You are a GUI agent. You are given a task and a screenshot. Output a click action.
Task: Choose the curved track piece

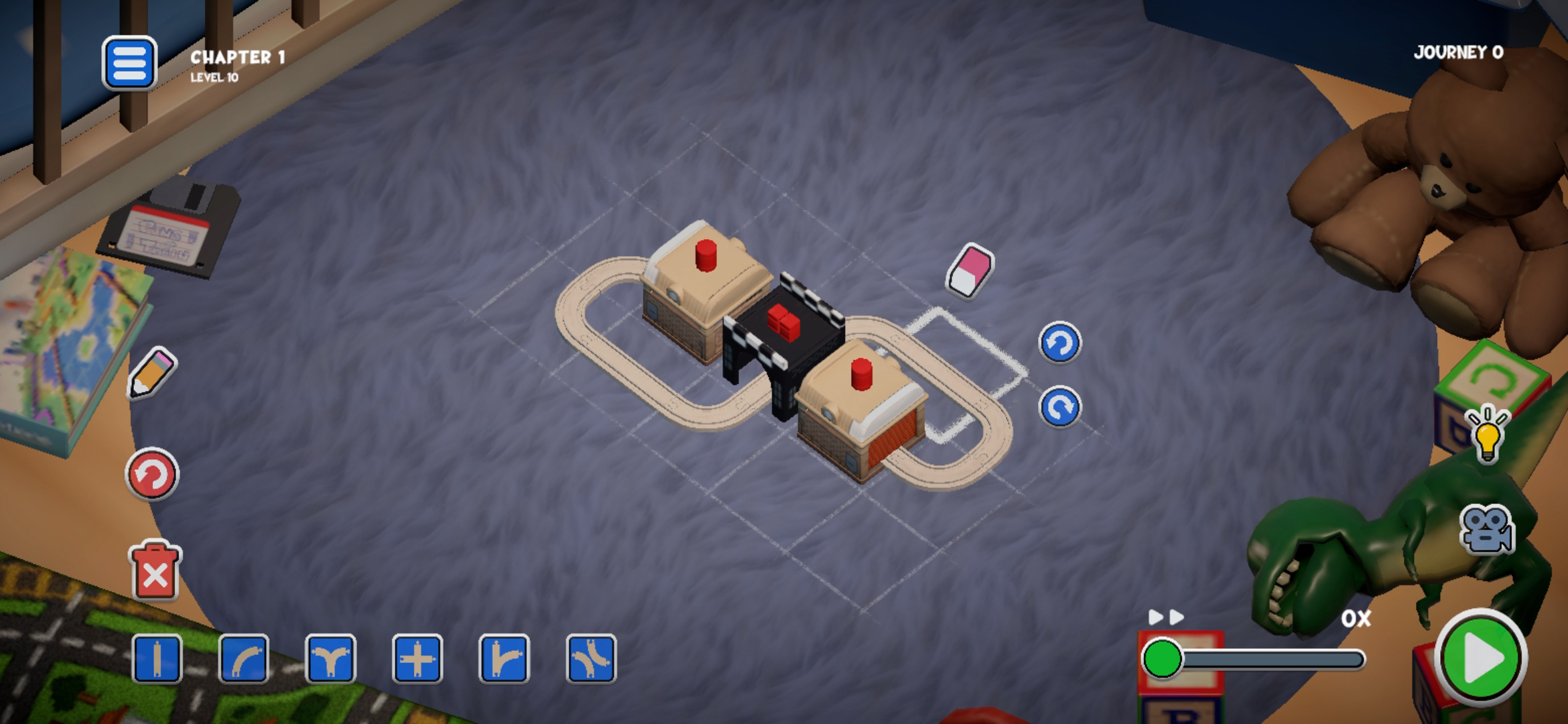point(244,659)
